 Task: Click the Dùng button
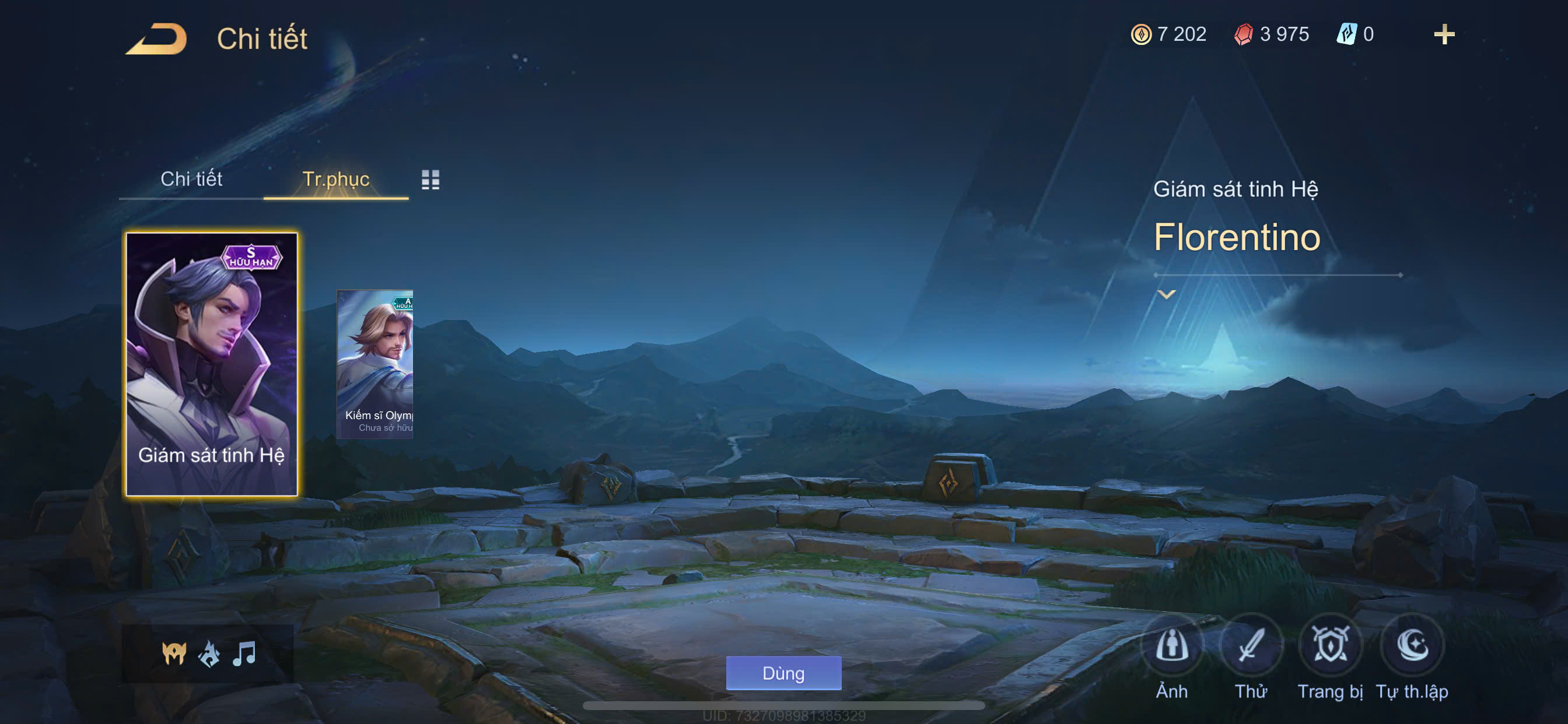pos(783,673)
